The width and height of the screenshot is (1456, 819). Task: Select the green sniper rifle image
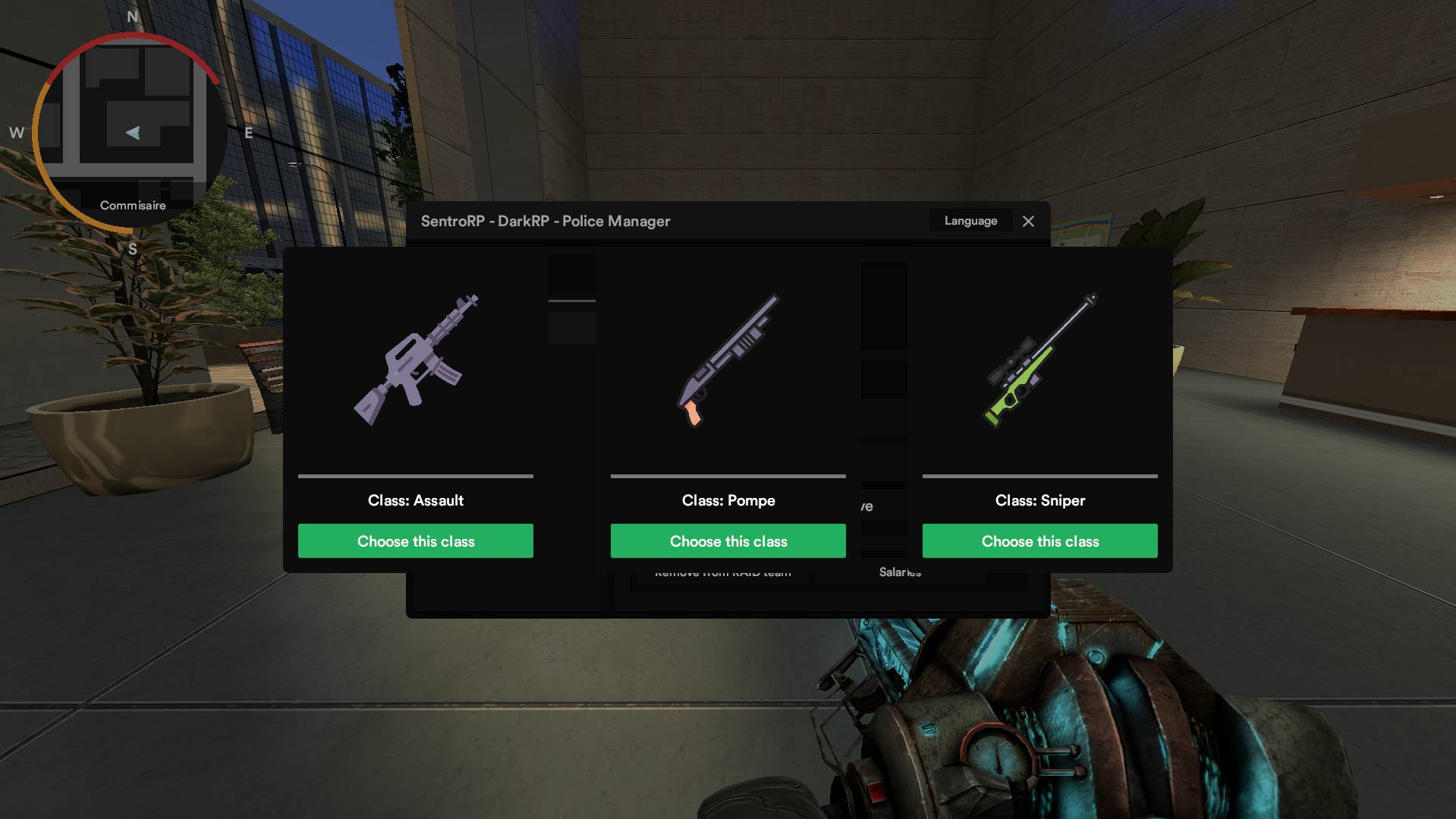[x=1040, y=361]
